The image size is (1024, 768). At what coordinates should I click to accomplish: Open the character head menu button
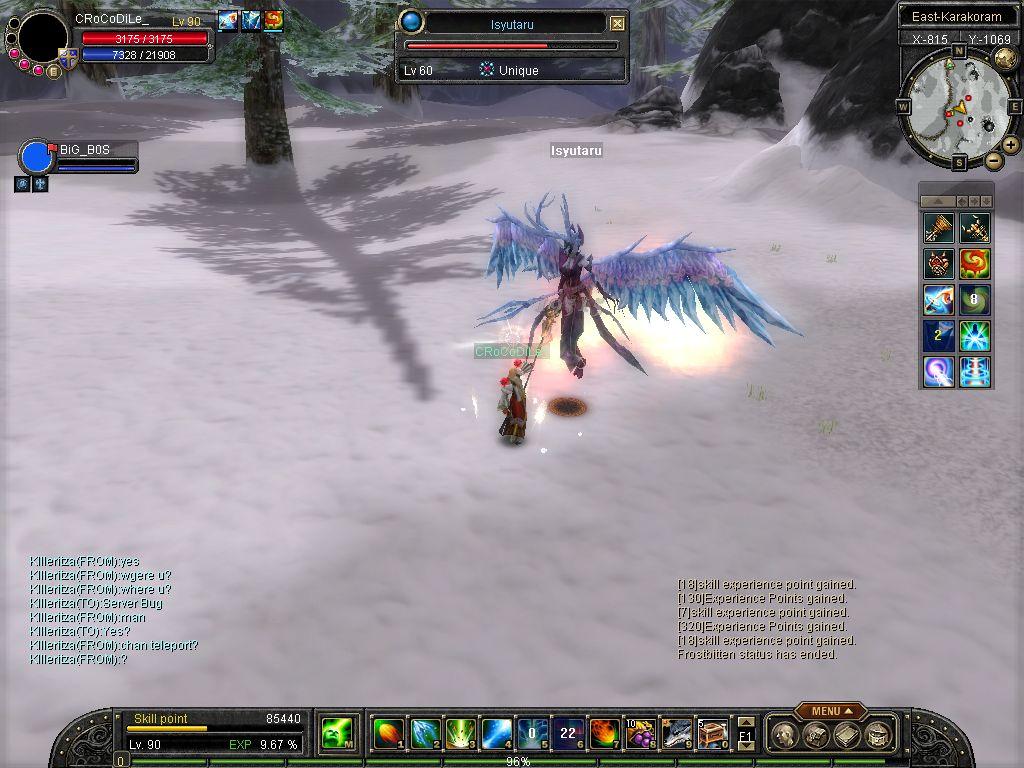point(787,735)
